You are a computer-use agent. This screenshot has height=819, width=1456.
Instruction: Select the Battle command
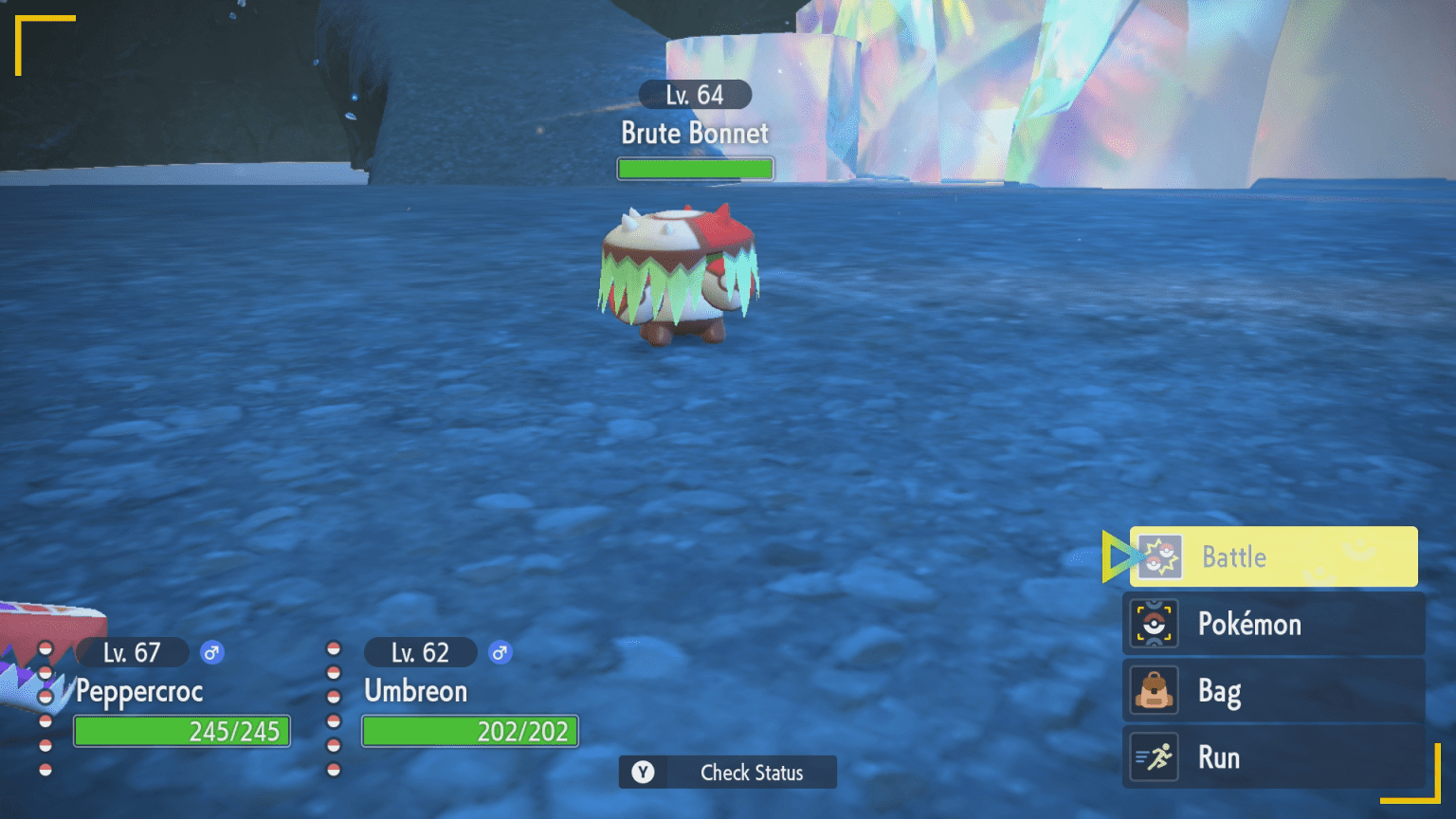tap(1272, 557)
